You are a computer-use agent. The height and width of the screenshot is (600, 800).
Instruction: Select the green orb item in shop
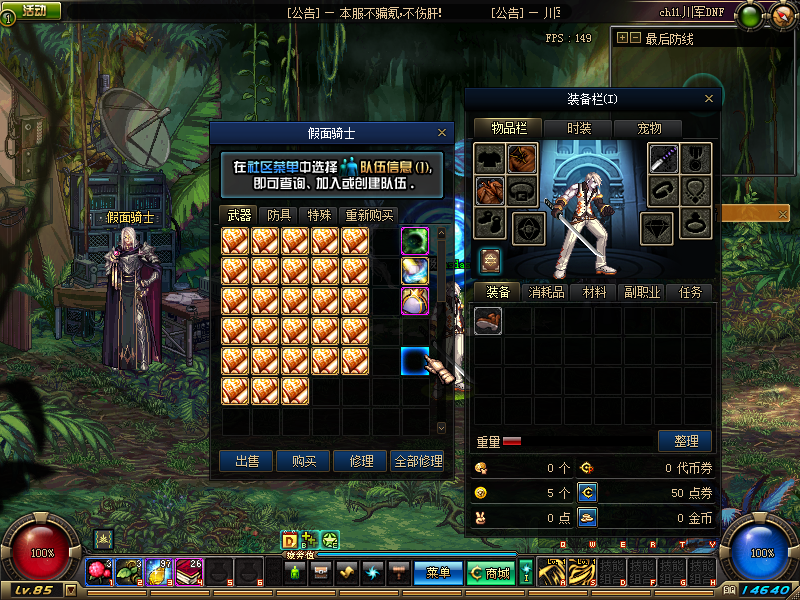[415, 241]
